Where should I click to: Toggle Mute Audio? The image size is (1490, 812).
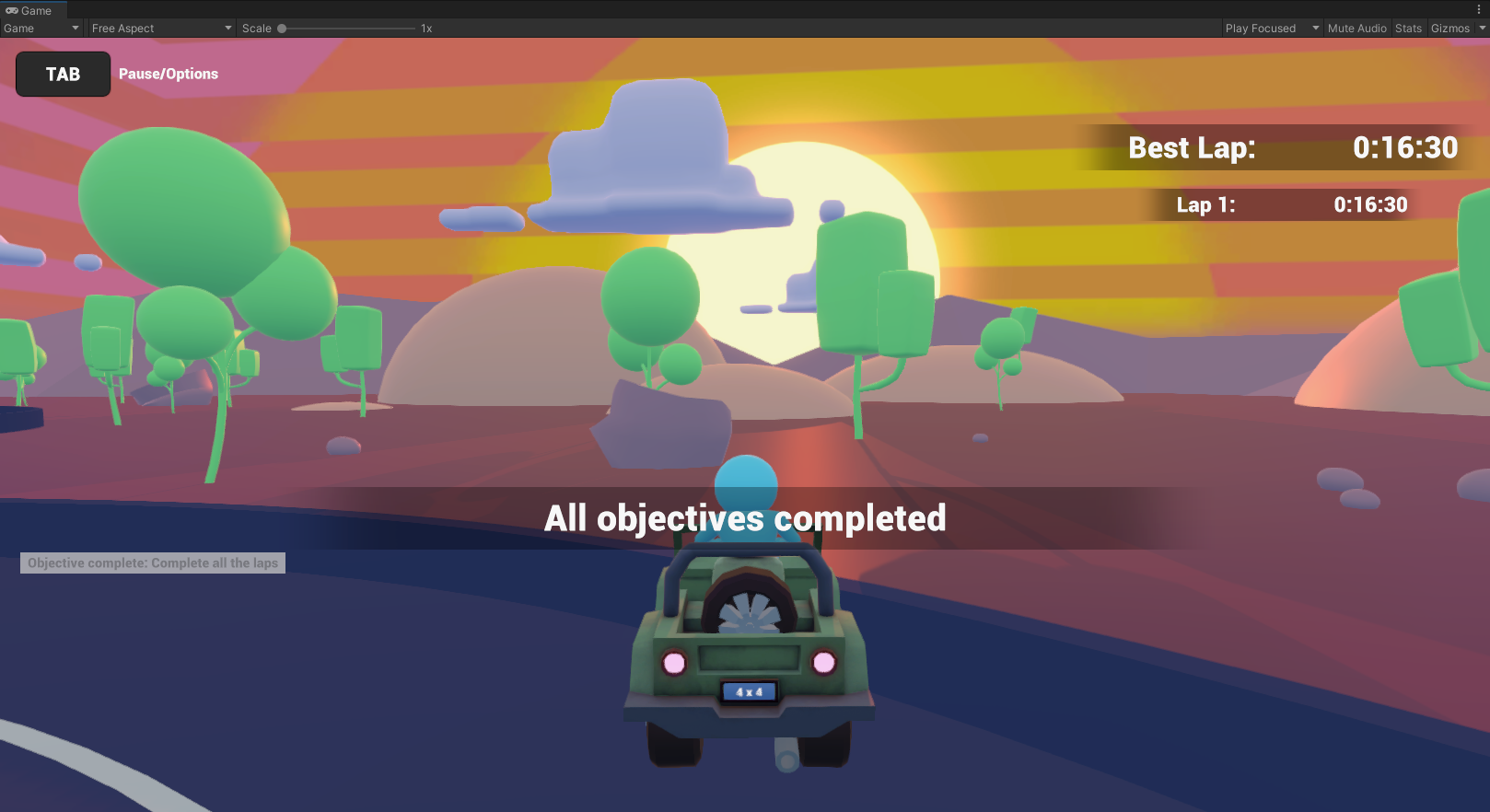[1356, 28]
